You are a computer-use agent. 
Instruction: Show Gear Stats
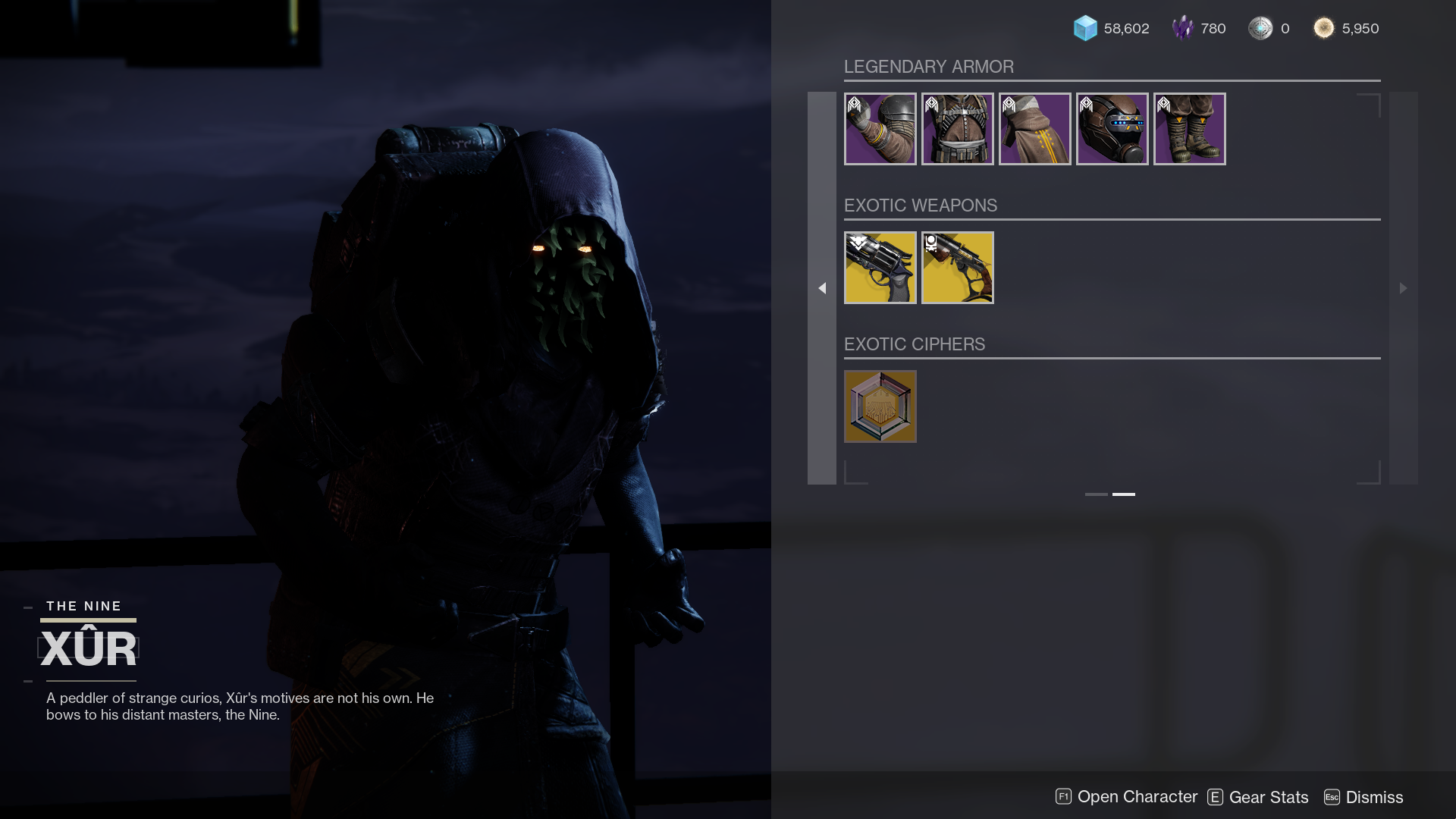(x=1259, y=797)
